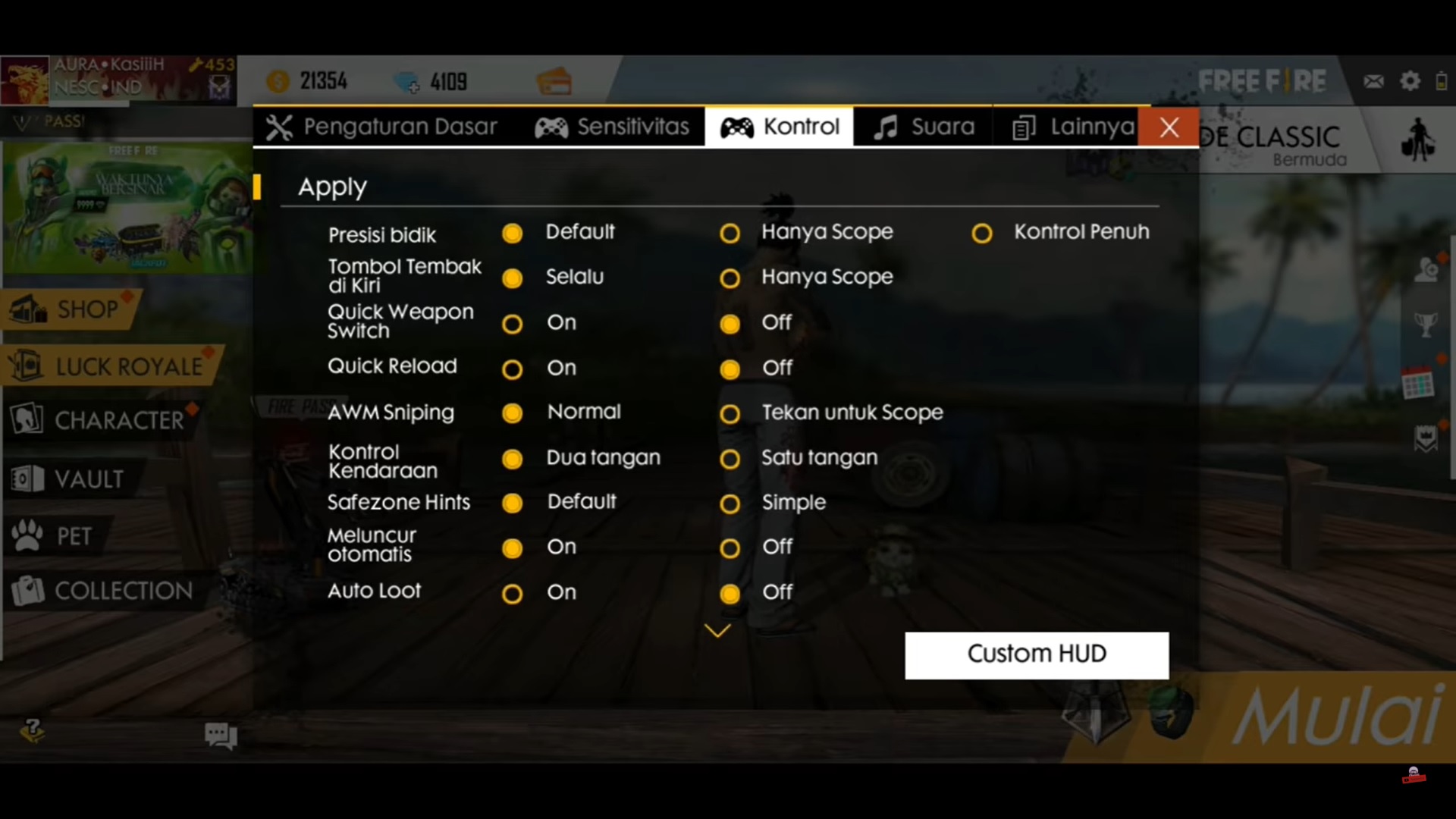This screenshot has height=819, width=1456.
Task: Open the mail inbox icon
Action: click(1374, 80)
